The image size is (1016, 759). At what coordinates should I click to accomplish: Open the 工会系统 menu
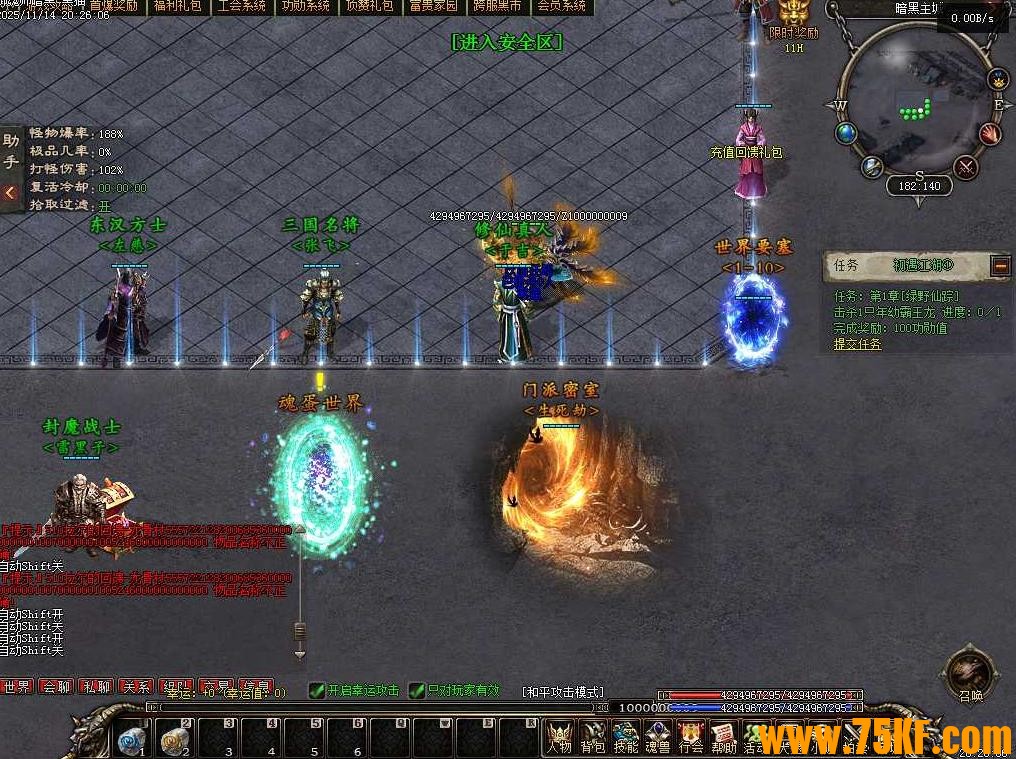[x=241, y=6]
